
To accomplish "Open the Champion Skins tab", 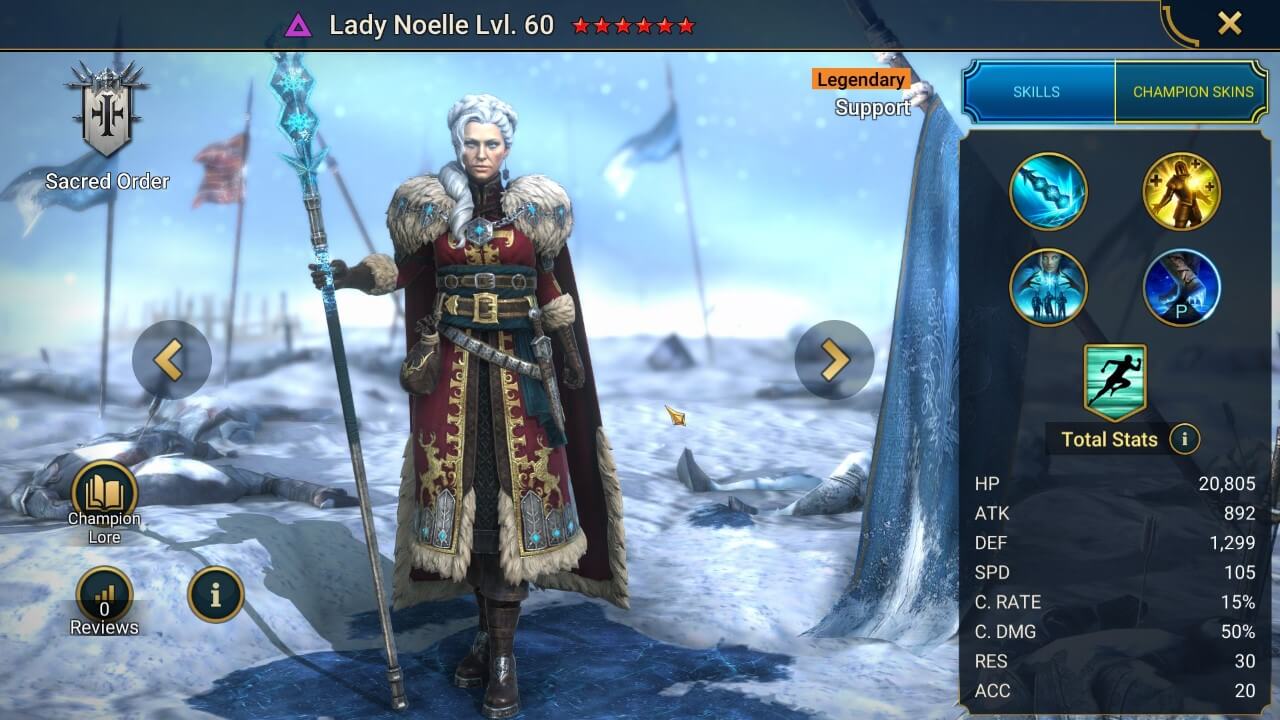I will click(x=1193, y=91).
